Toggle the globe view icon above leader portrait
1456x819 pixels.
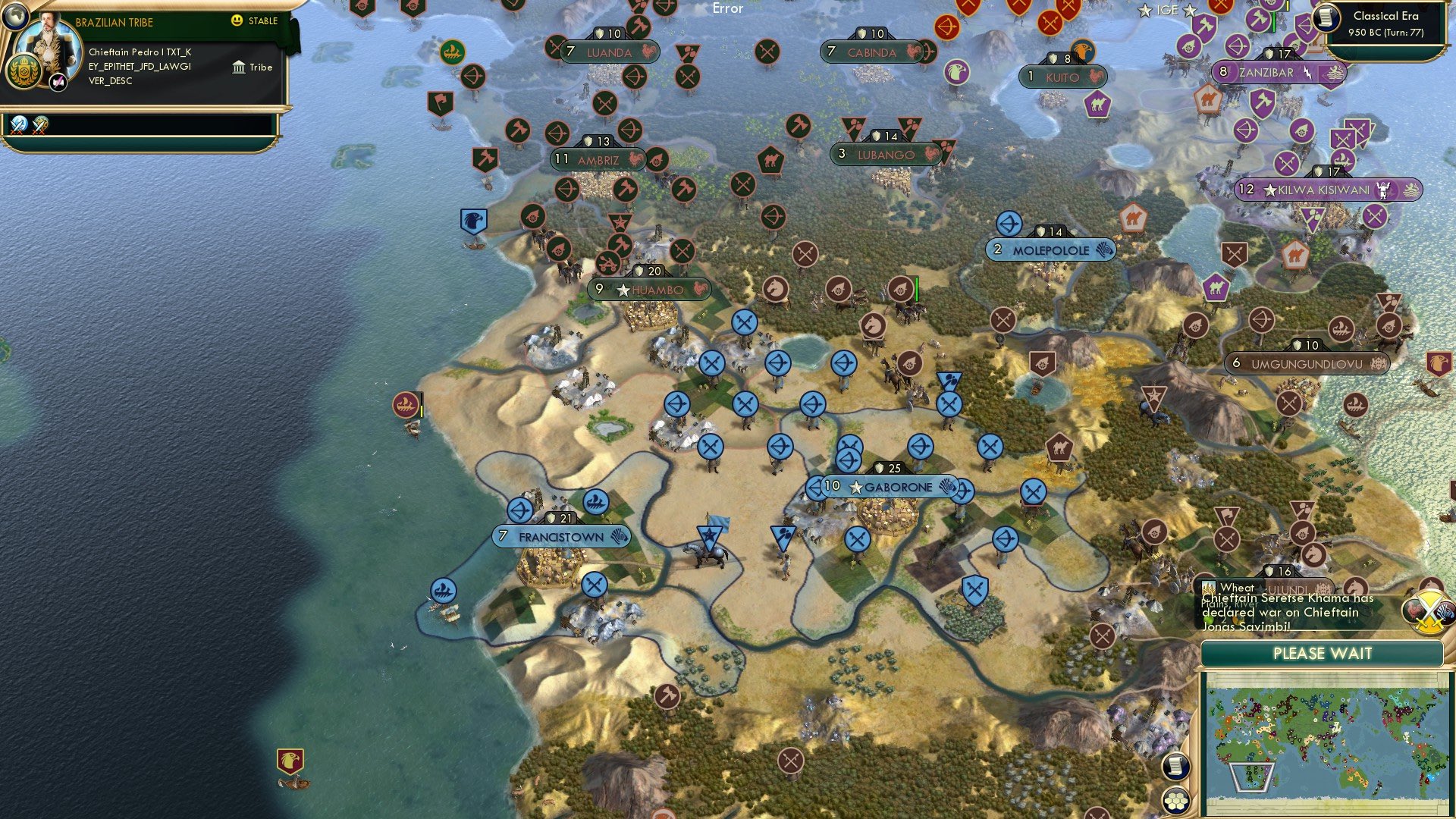[16, 17]
